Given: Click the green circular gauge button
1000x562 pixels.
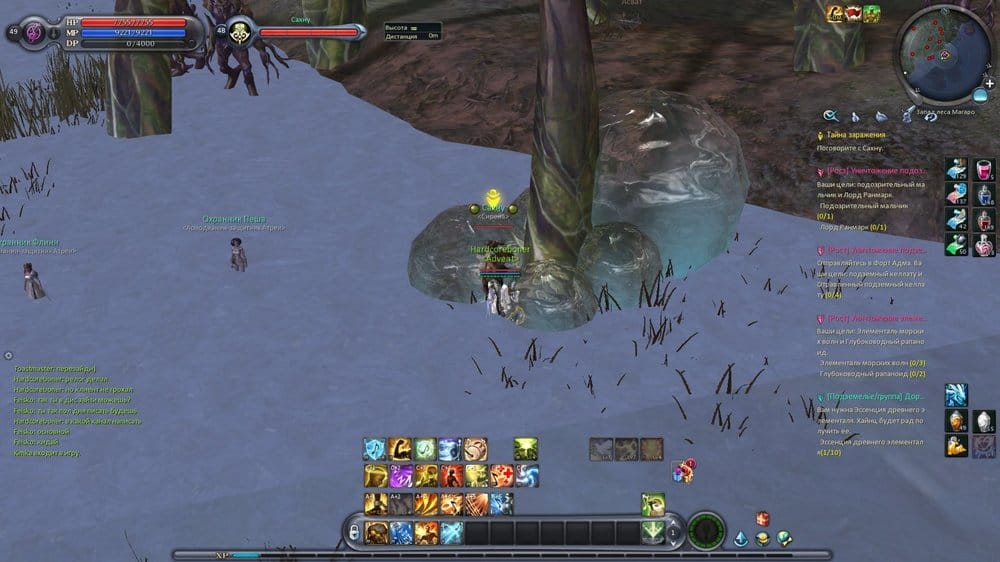Looking at the screenshot, I should point(707,530).
